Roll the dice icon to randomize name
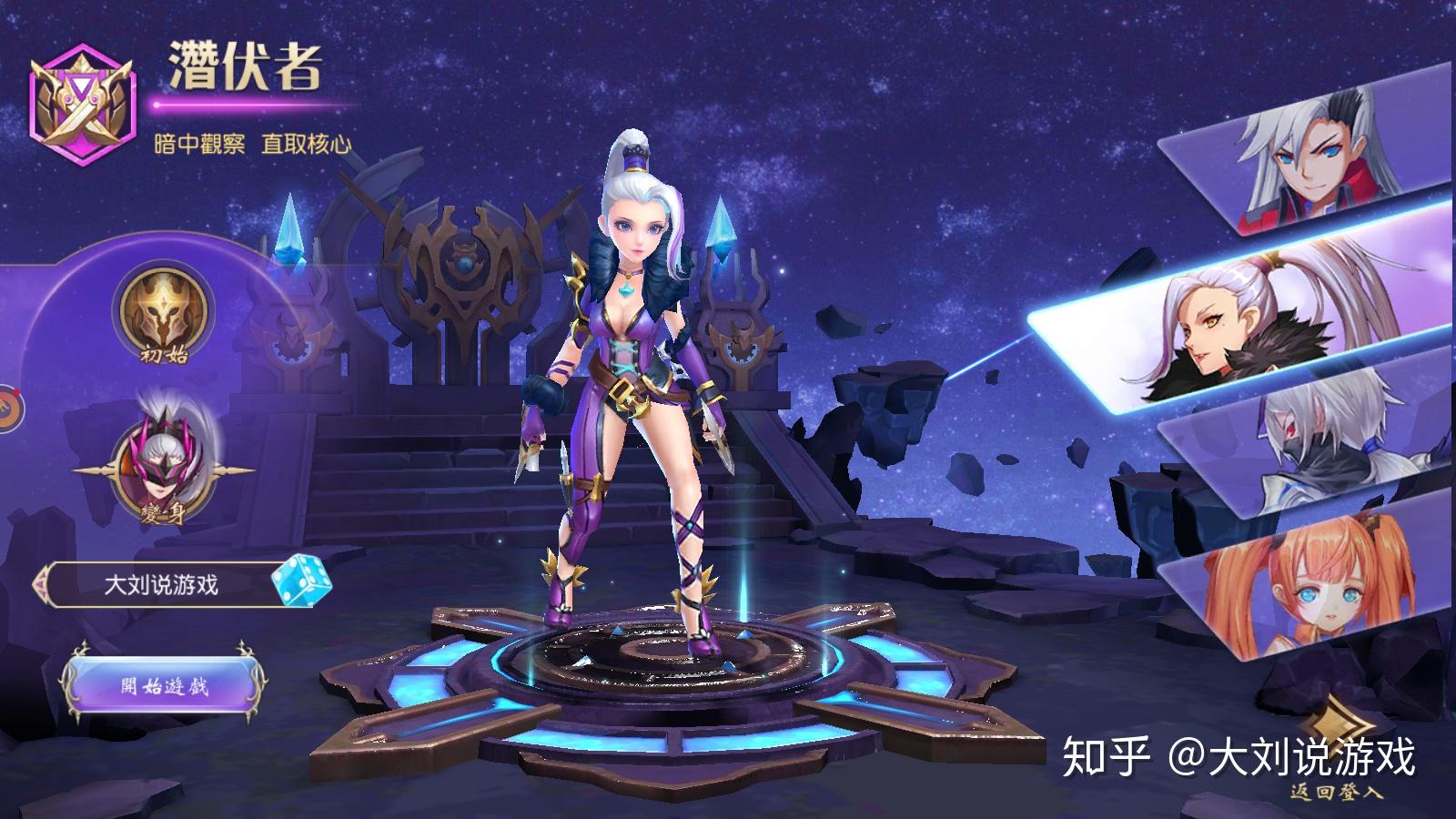Viewport: 1456px width, 819px height. (300, 582)
